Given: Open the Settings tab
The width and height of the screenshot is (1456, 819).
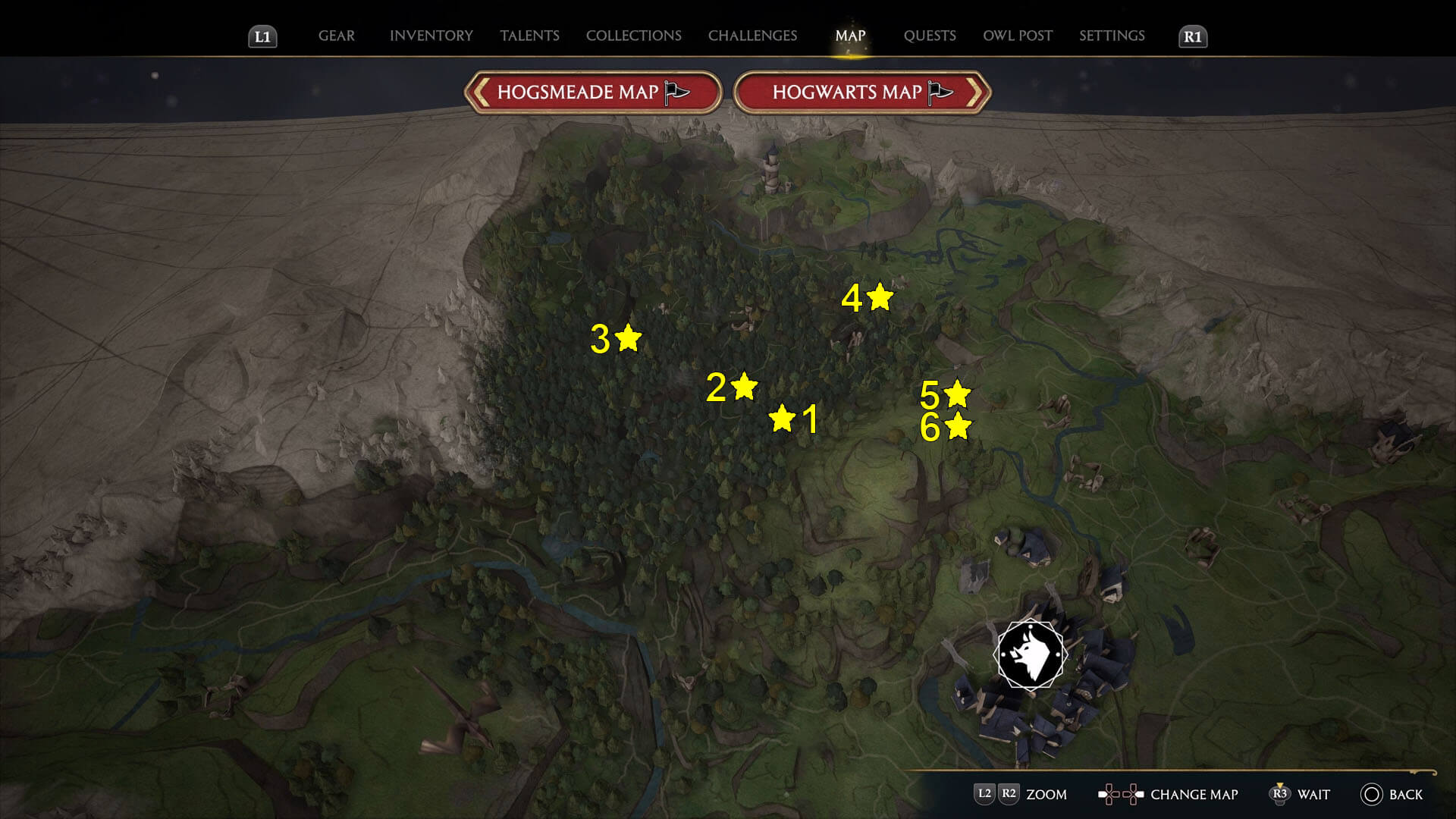Looking at the screenshot, I should (x=1112, y=36).
